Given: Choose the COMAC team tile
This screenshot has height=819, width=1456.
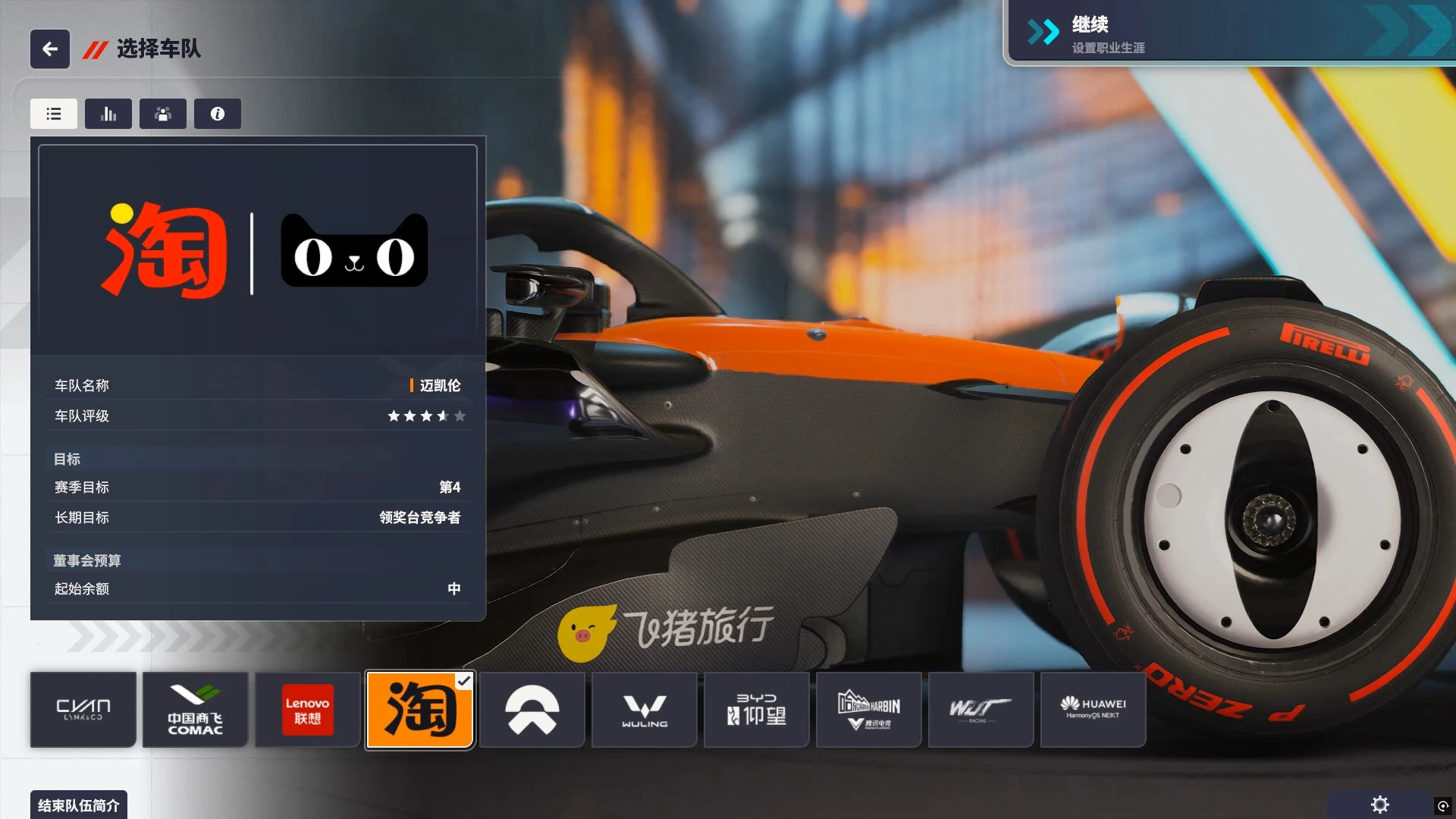Looking at the screenshot, I should tap(196, 710).
